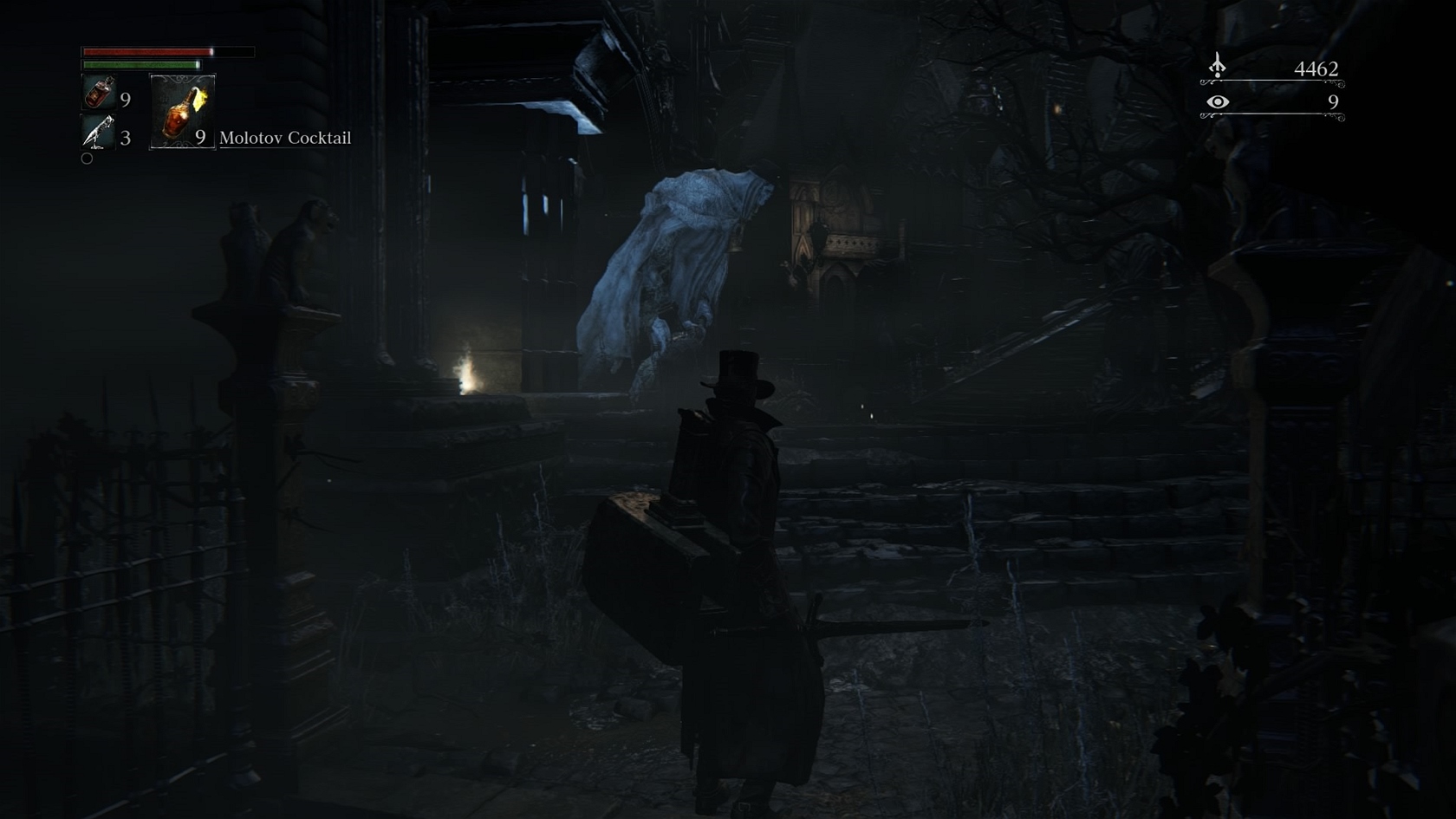Screen dimensions: 1456x819
Task: Select the Molotov Cocktail quick item slot
Action: coord(182,112)
